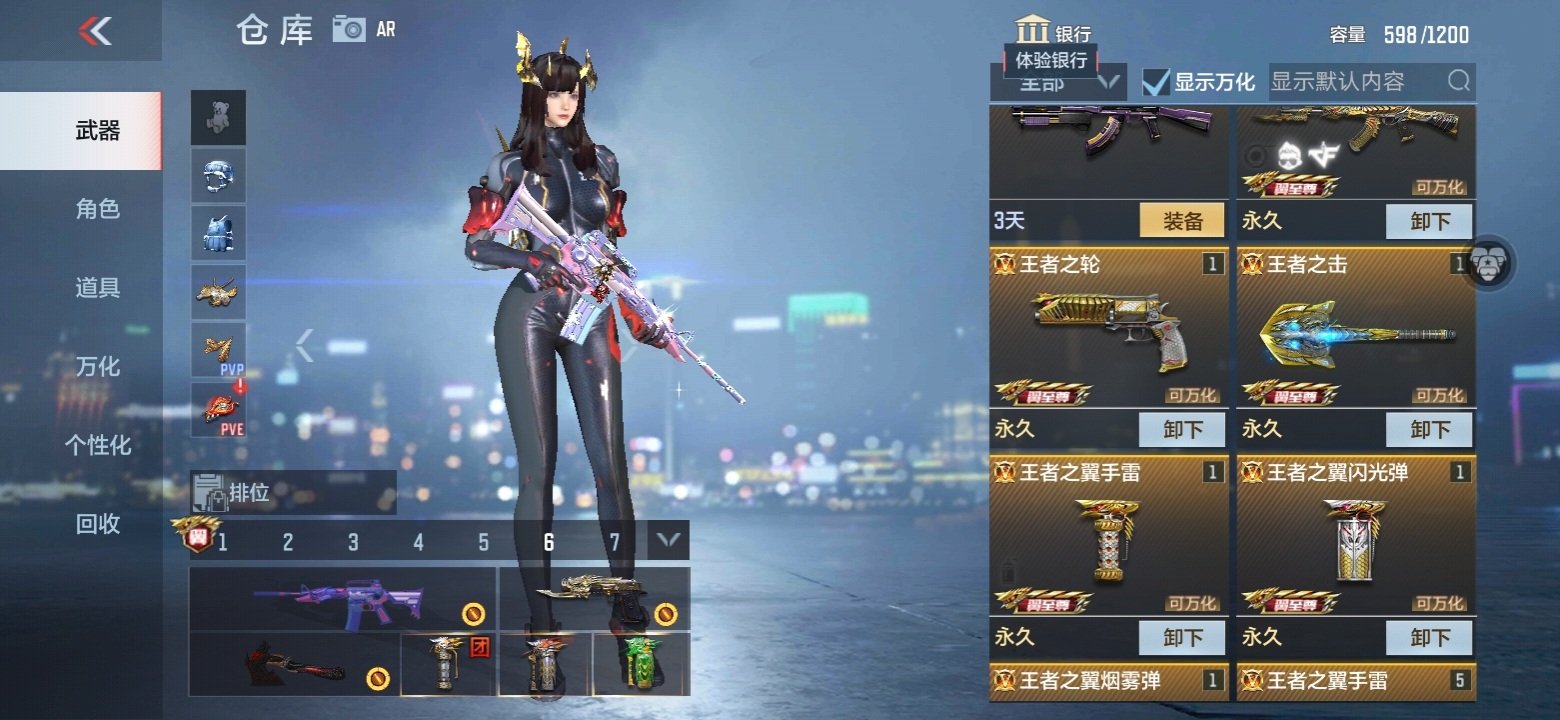Select the 万化 tab
The width and height of the screenshot is (1560, 720).
click(97, 367)
